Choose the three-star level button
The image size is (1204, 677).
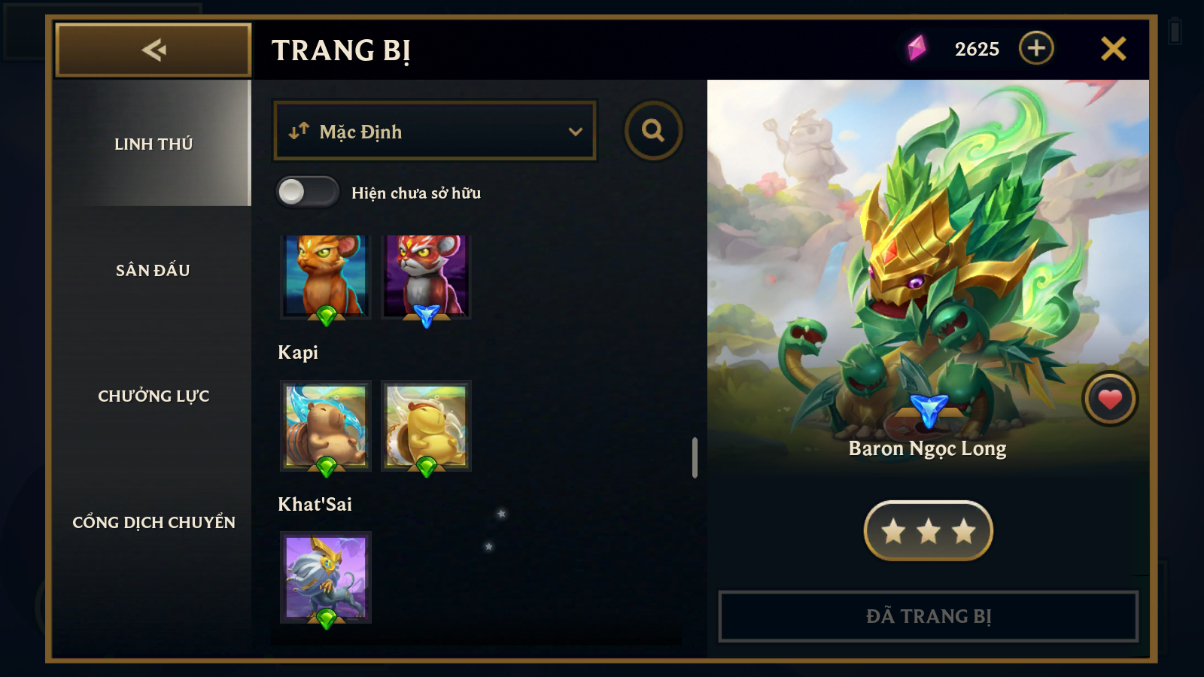928,531
